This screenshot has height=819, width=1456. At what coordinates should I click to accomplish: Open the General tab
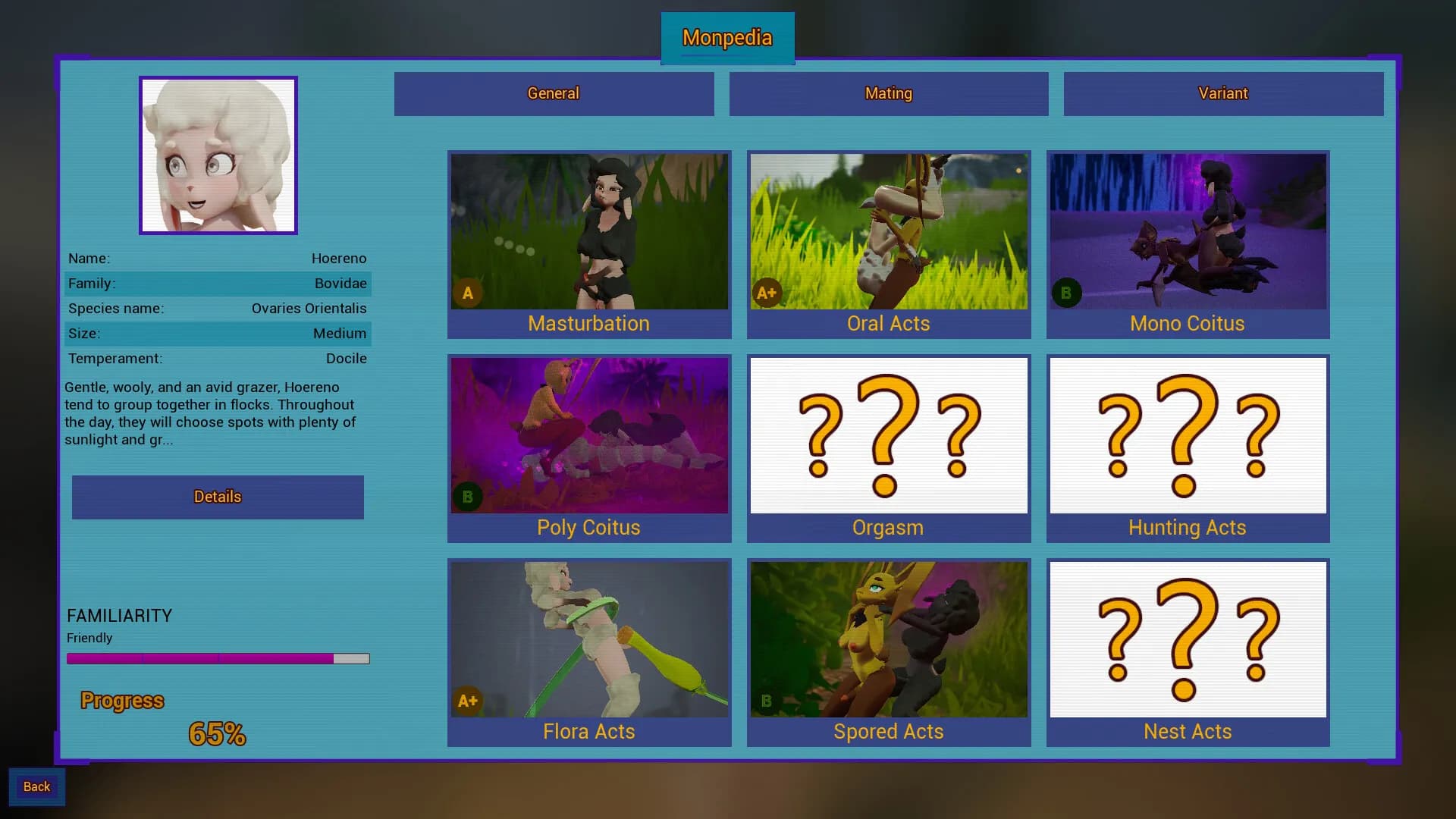point(554,93)
